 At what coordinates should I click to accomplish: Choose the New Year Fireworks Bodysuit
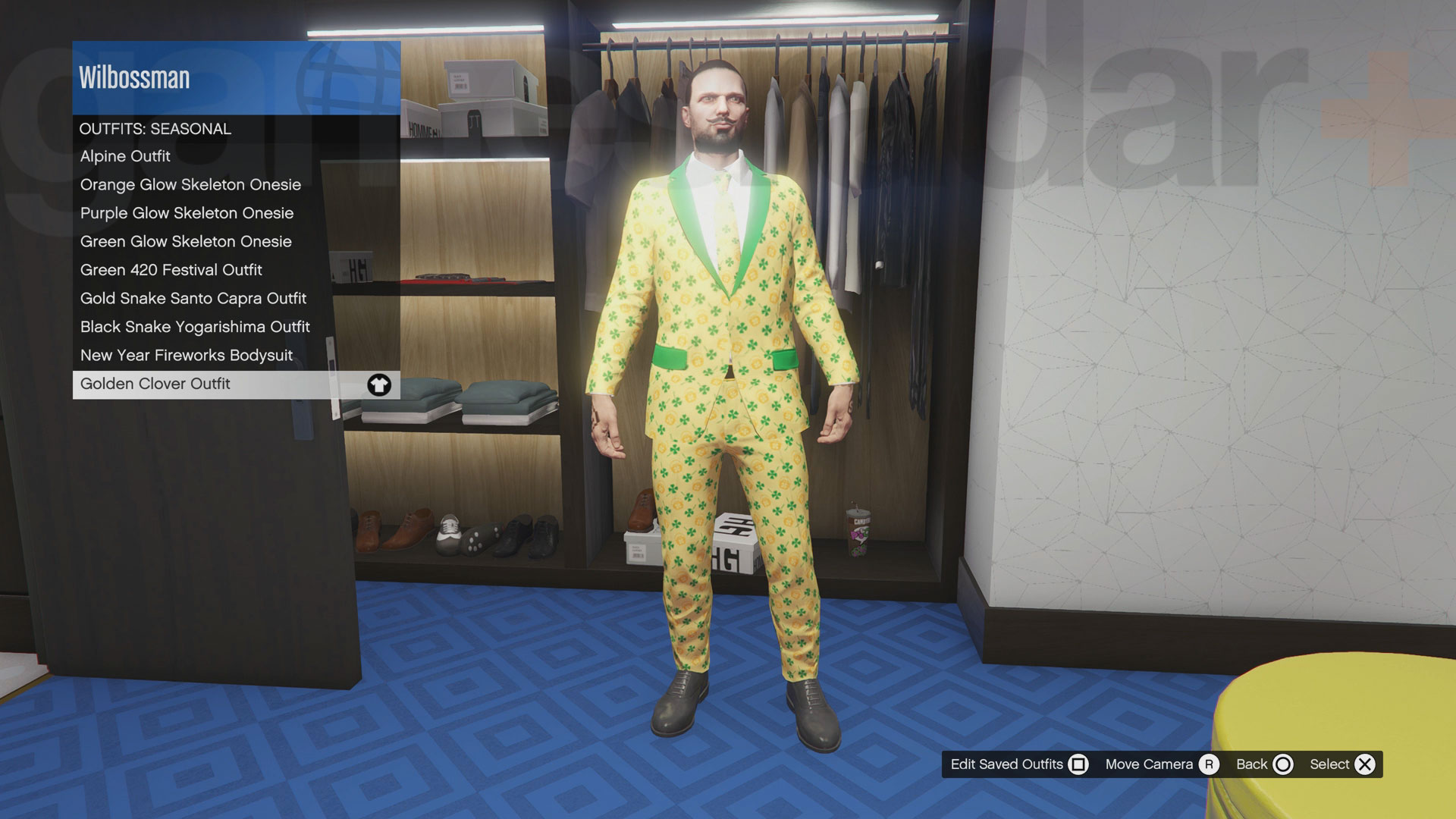click(x=186, y=355)
